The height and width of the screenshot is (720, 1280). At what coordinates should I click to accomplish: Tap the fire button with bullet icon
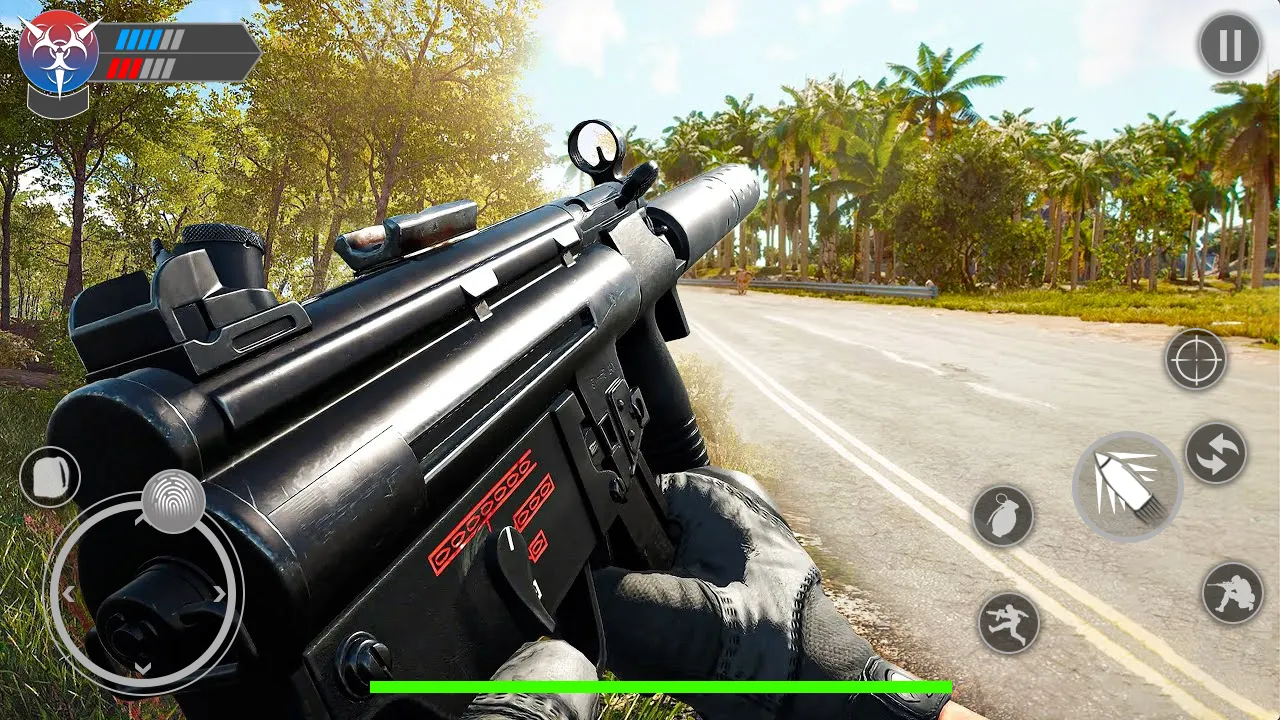[x=1131, y=487]
